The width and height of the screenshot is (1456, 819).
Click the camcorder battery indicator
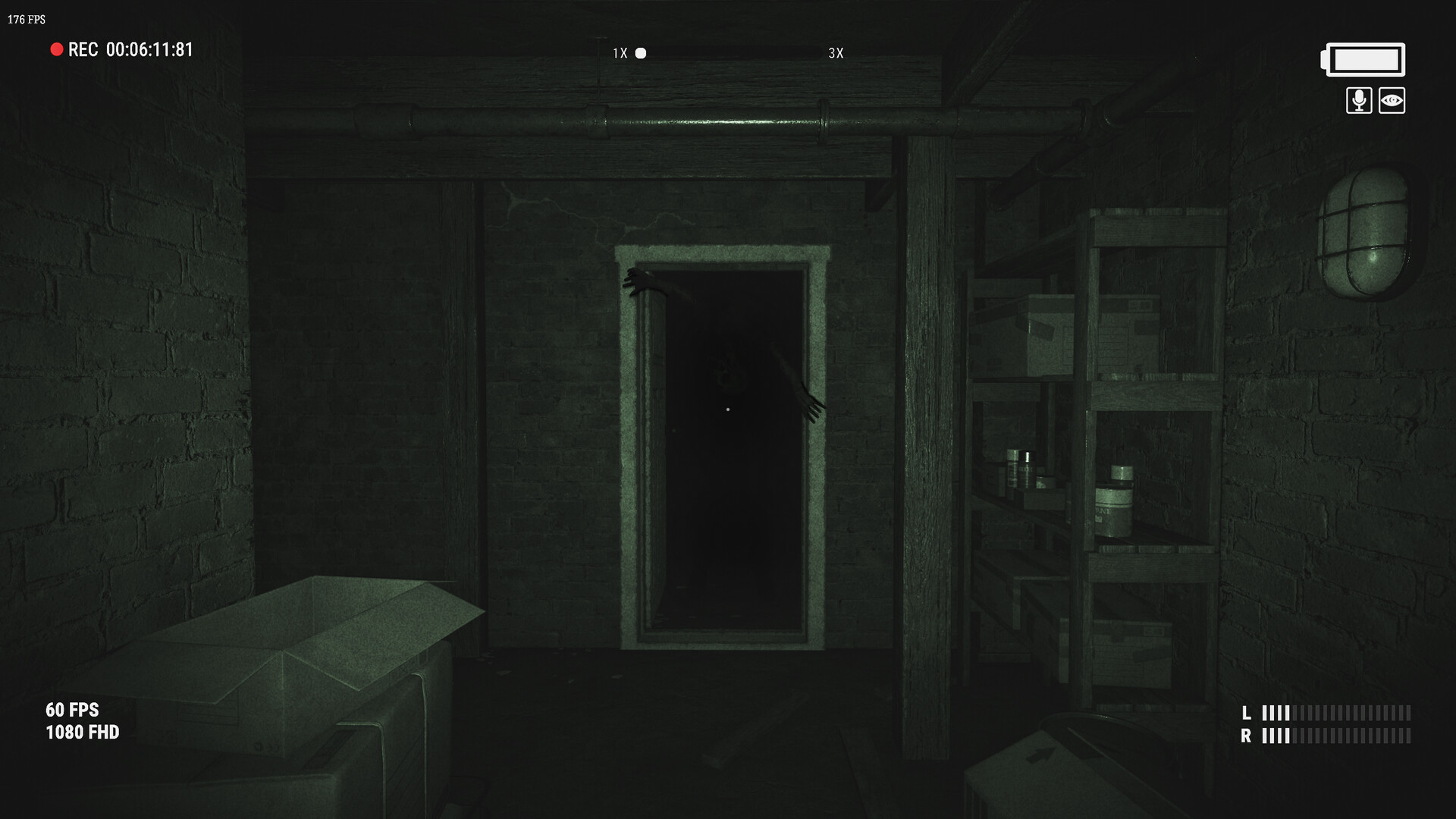[1362, 59]
